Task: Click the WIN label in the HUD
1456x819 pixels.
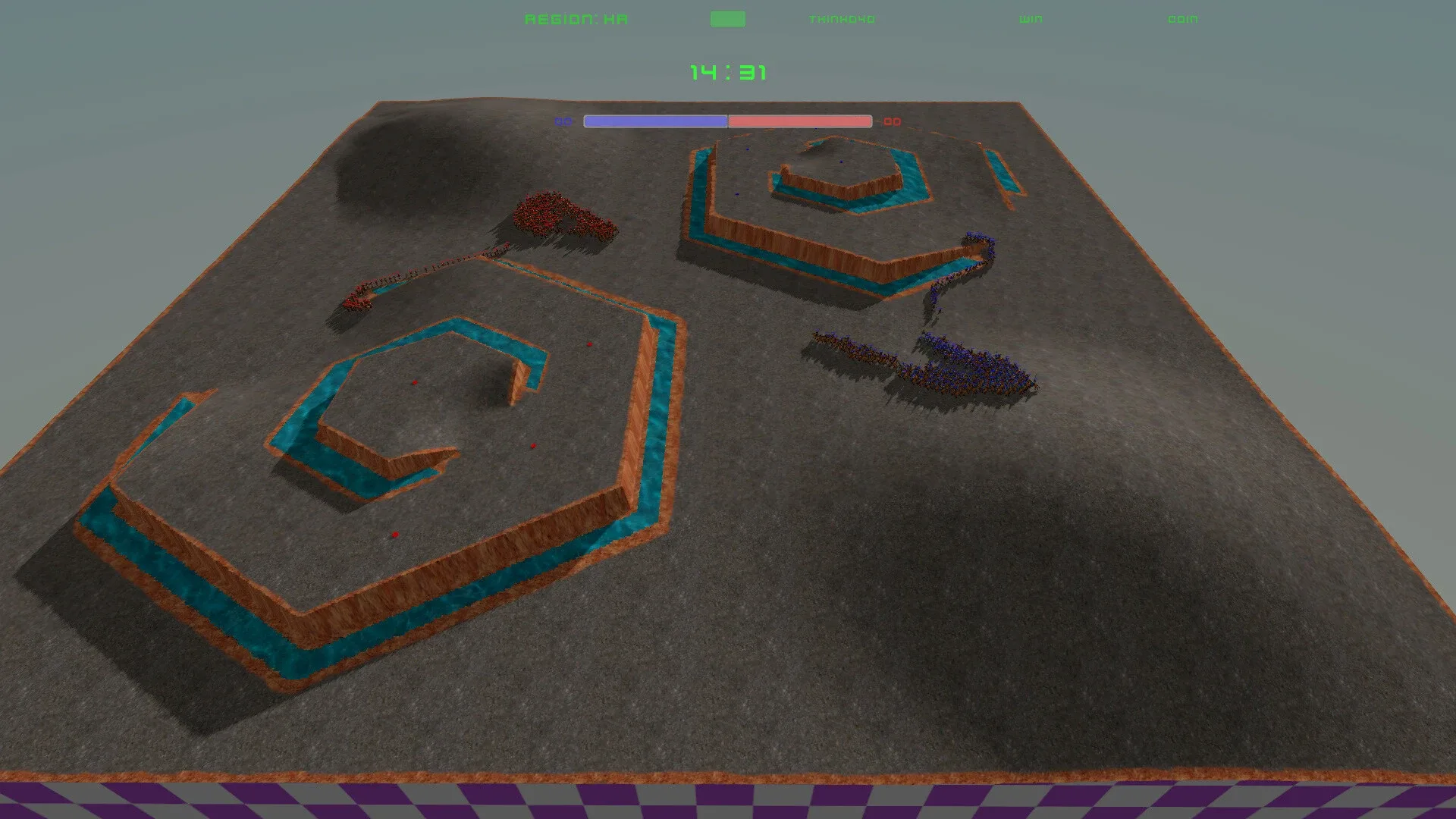Action: click(1030, 18)
